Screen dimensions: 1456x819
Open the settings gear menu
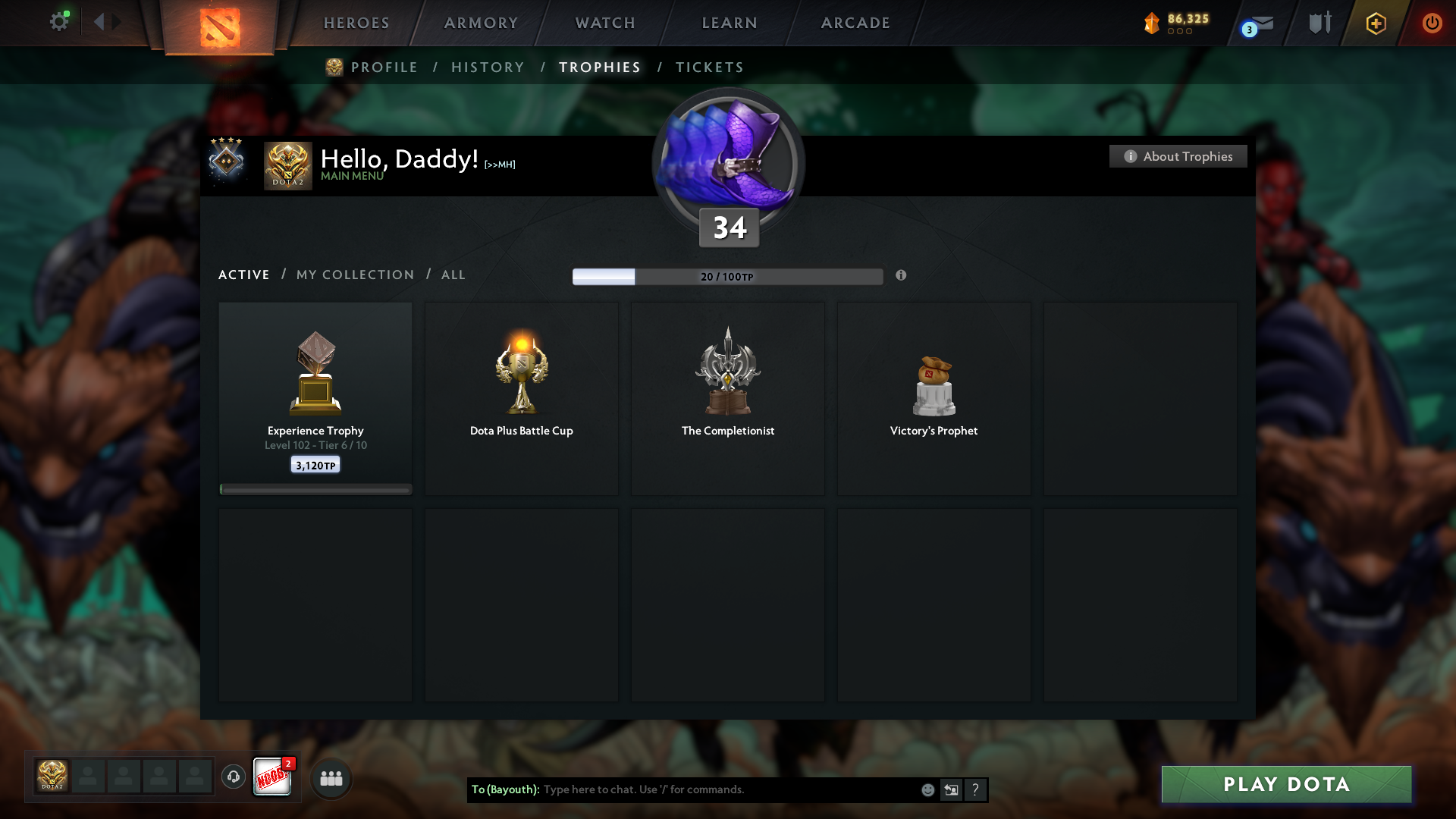point(59,22)
